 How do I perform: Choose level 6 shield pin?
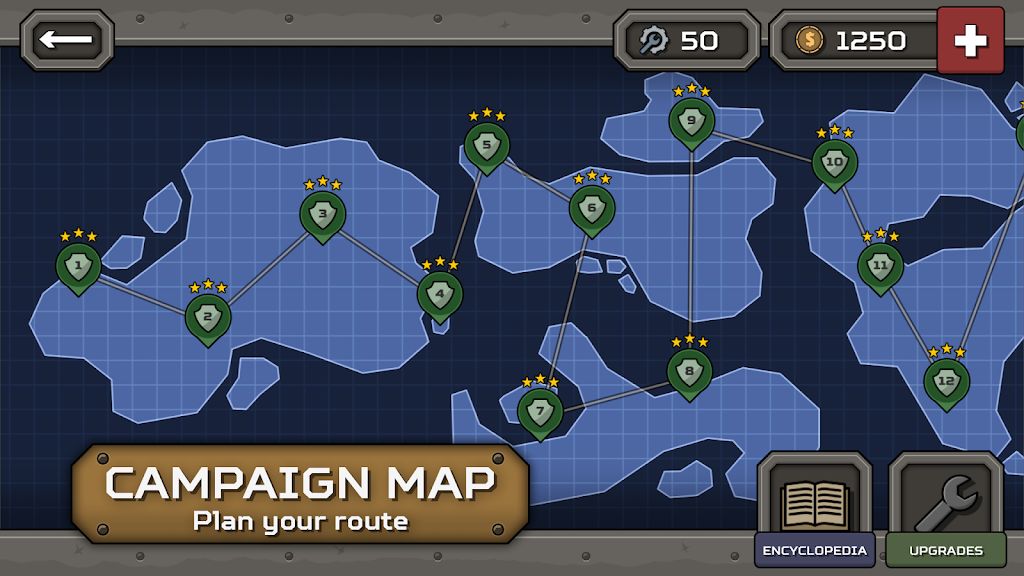[591, 209]
